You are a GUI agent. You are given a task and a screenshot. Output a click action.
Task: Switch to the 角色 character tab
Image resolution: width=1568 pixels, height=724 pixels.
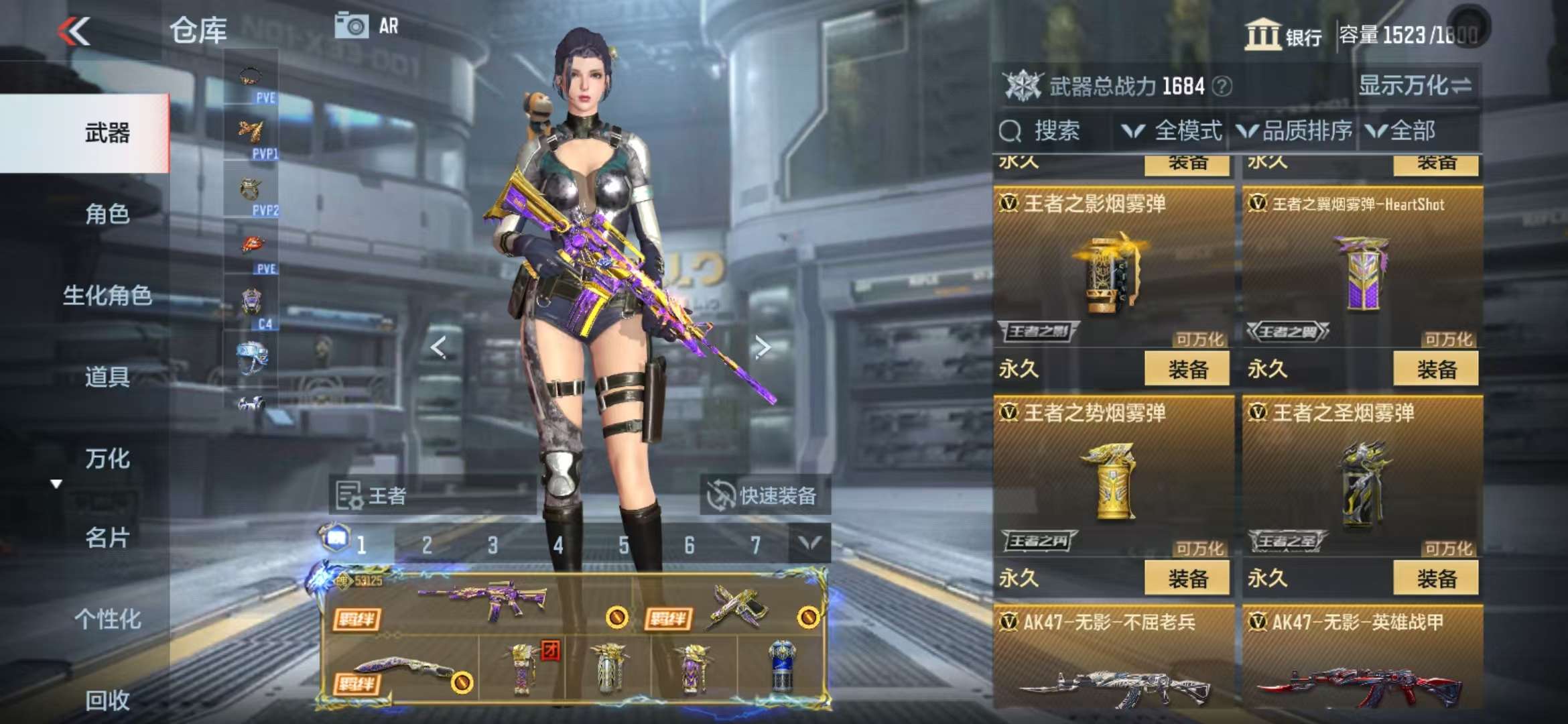point(107,215)
